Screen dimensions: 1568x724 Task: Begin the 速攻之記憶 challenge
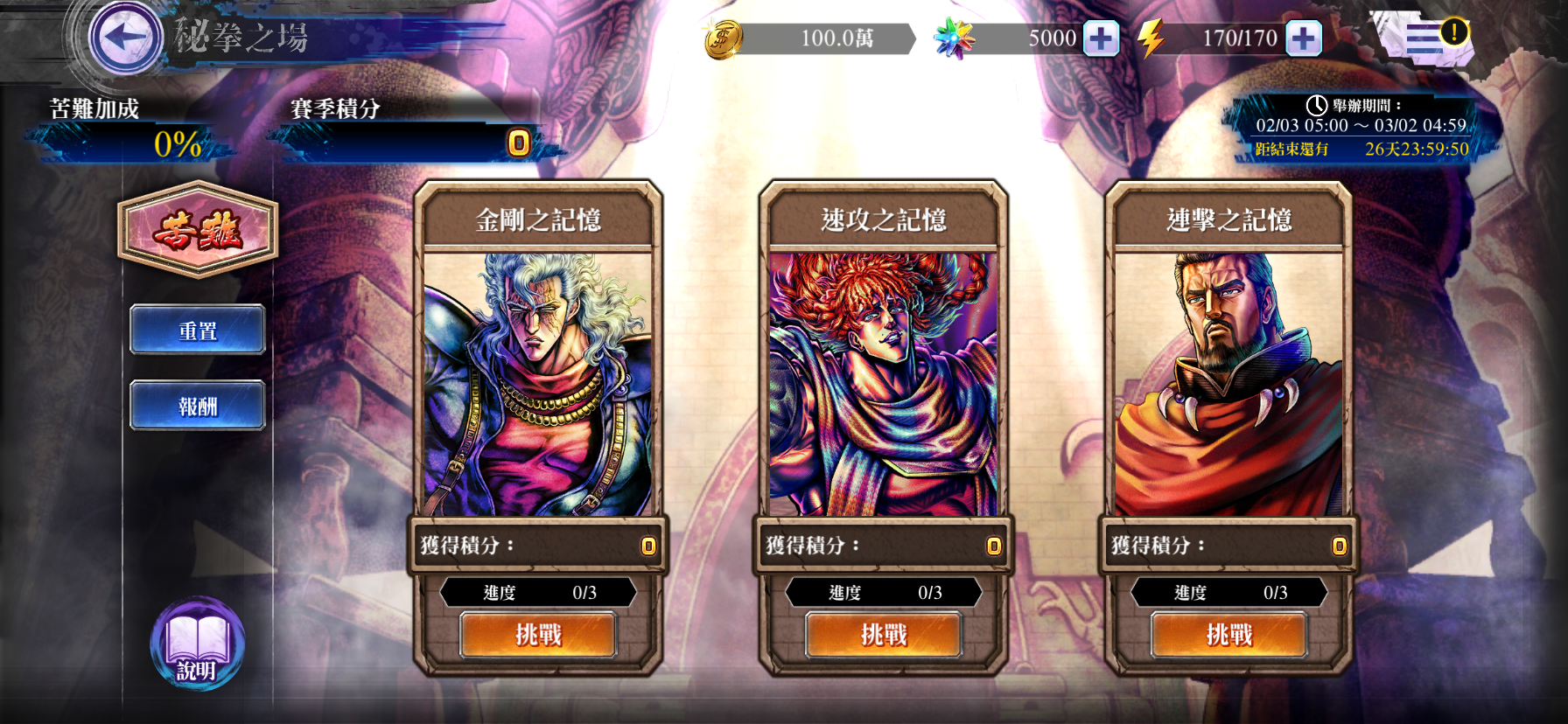884,636
